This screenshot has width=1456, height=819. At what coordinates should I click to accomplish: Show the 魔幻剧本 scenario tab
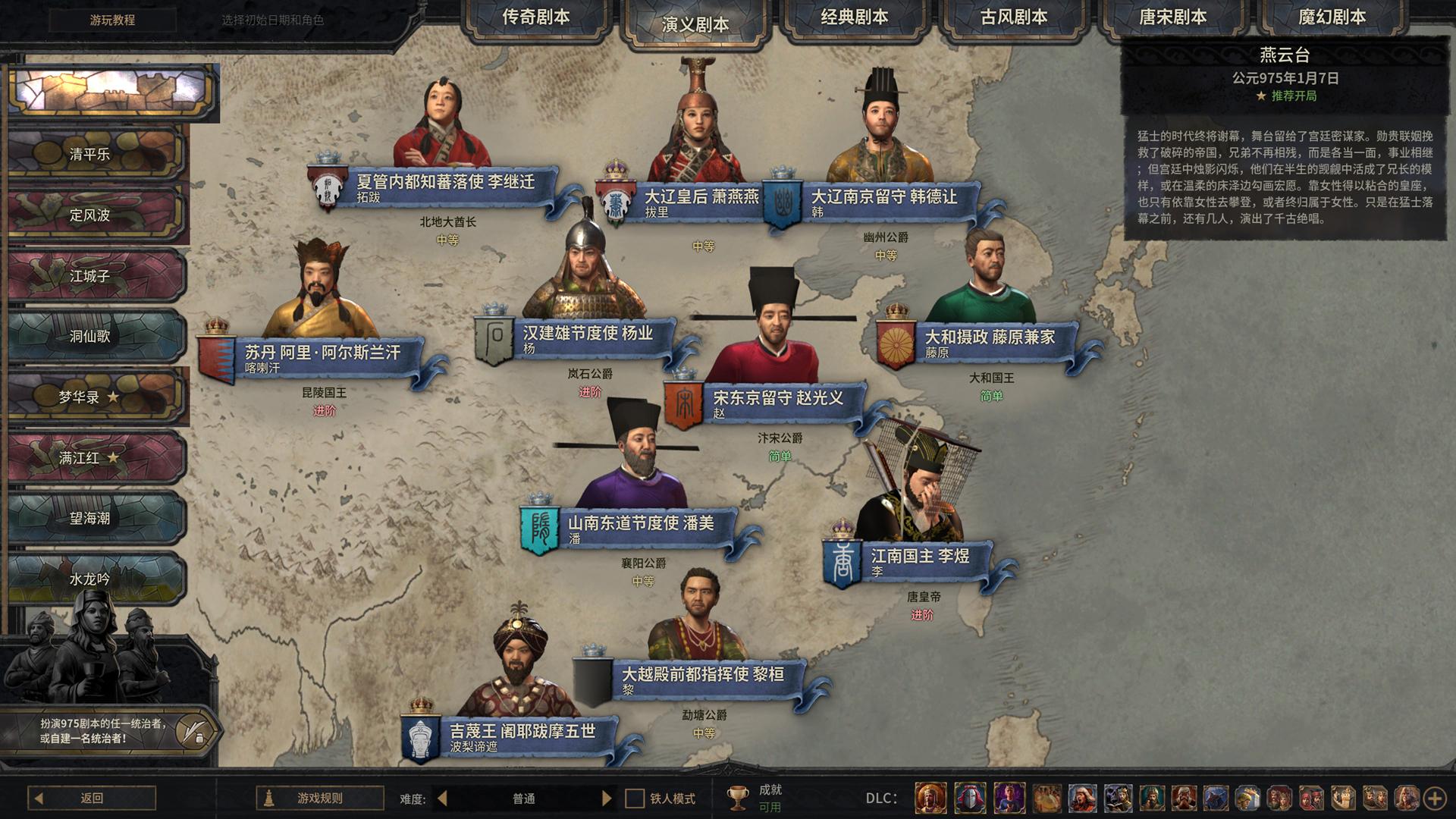[x=1332, y=18]
